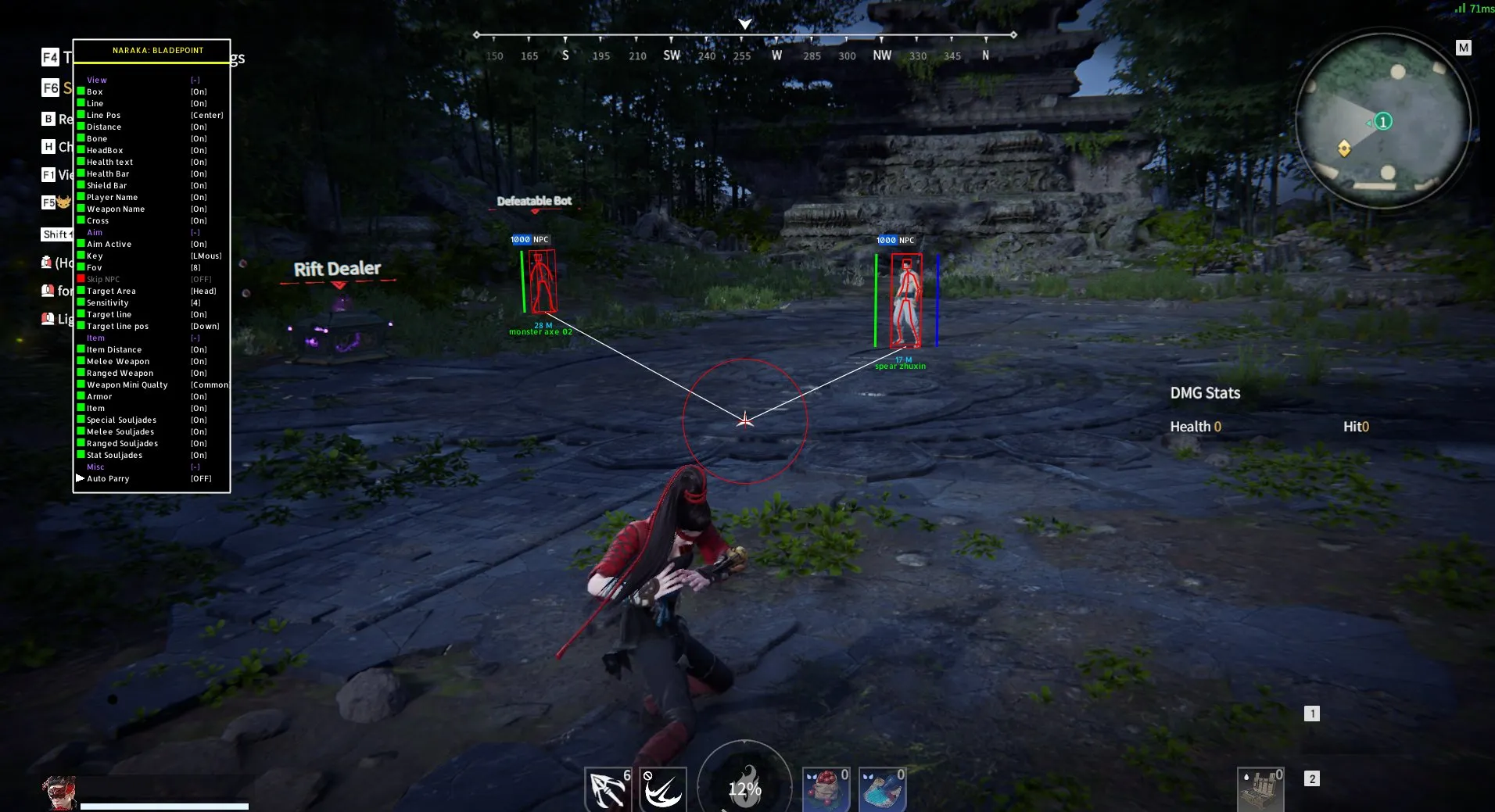Expand the Aim section of the menu

coord(95,232)
